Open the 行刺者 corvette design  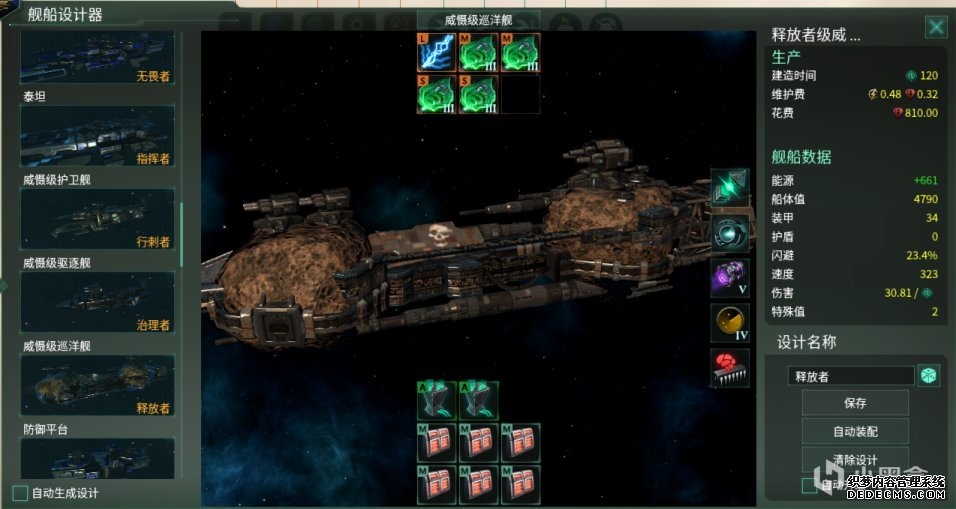click(97, 220)
